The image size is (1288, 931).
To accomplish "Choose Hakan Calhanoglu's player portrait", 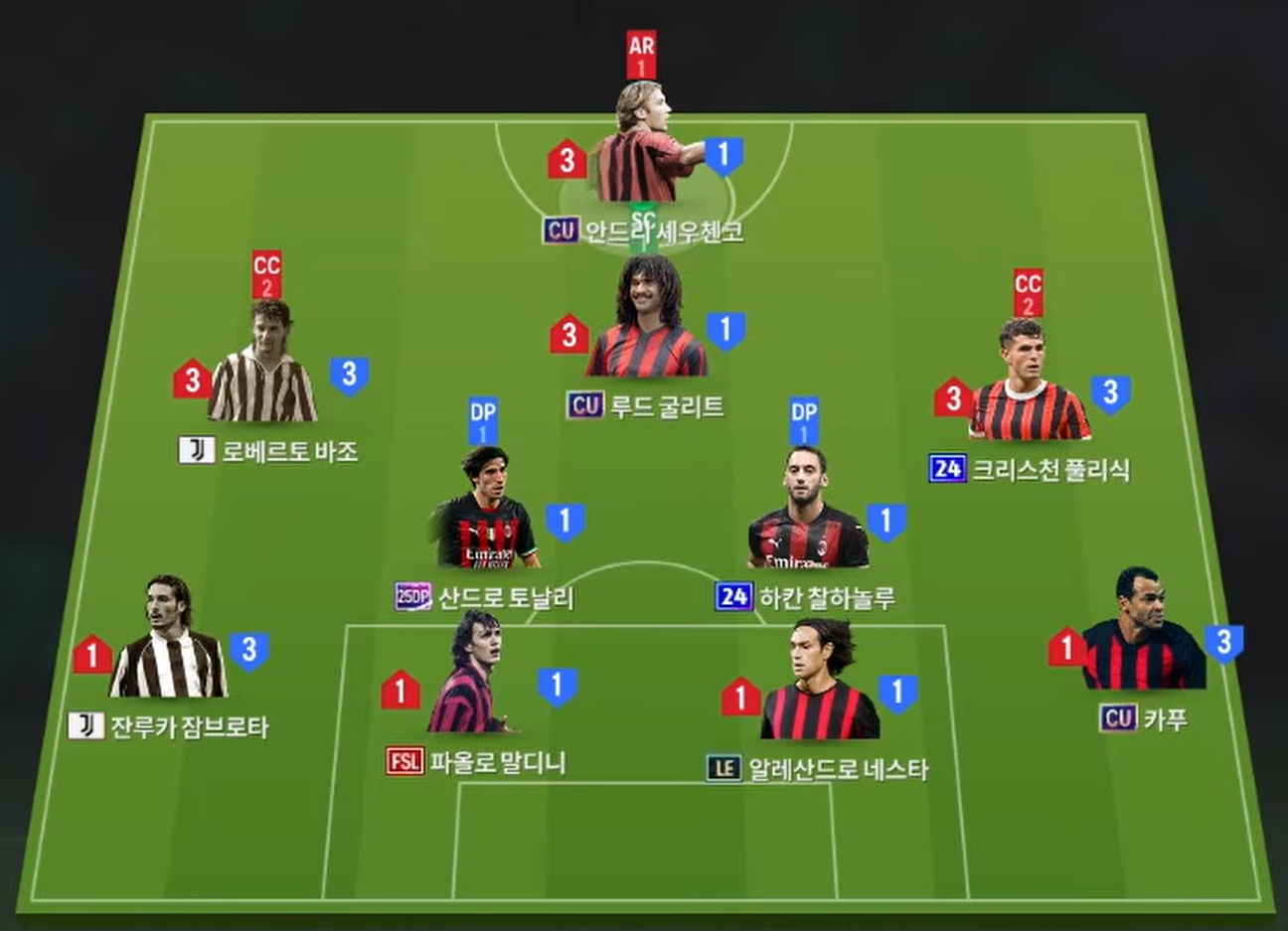I will point(807,514).
